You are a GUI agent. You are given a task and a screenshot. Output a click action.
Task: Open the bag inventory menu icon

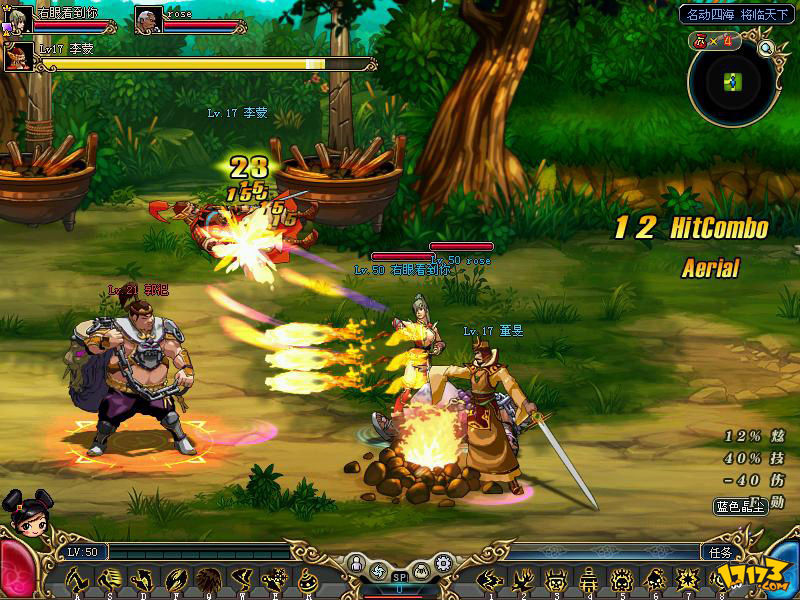coord(422,569)
